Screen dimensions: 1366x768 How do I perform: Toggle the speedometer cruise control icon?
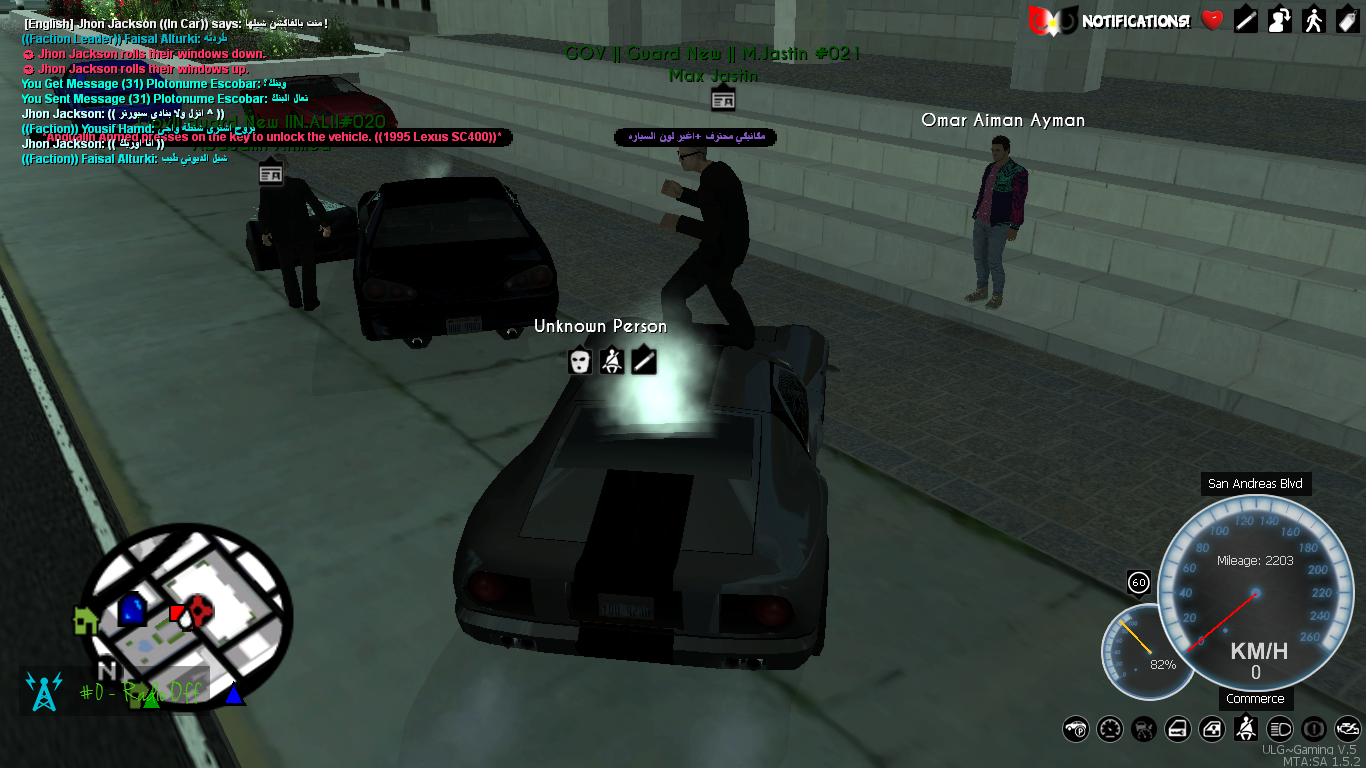pos(1110,729)
